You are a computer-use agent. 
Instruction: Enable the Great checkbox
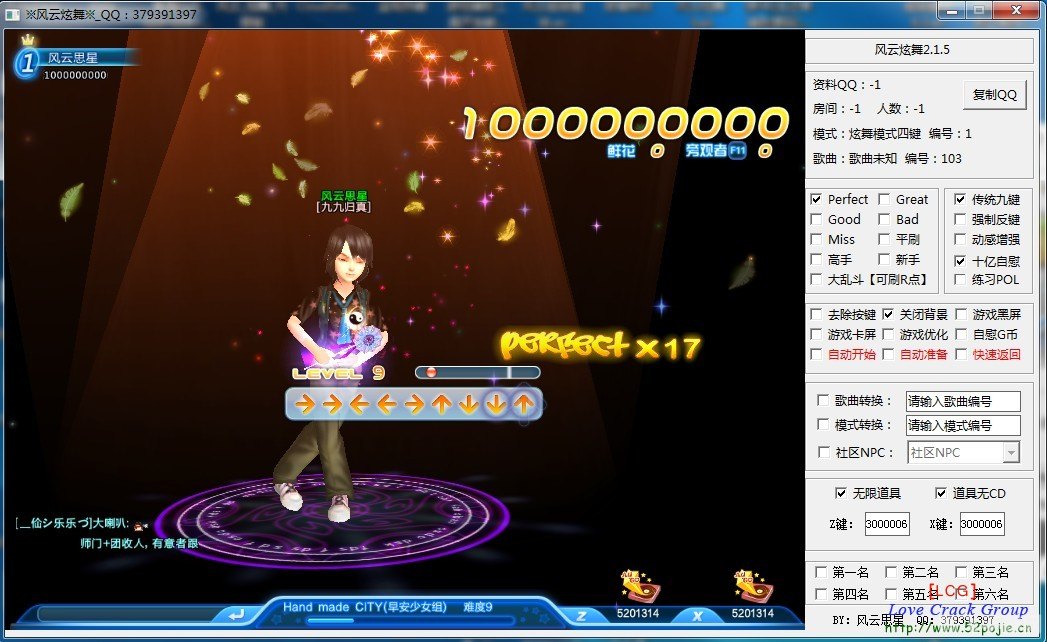(x=884, y=200)
